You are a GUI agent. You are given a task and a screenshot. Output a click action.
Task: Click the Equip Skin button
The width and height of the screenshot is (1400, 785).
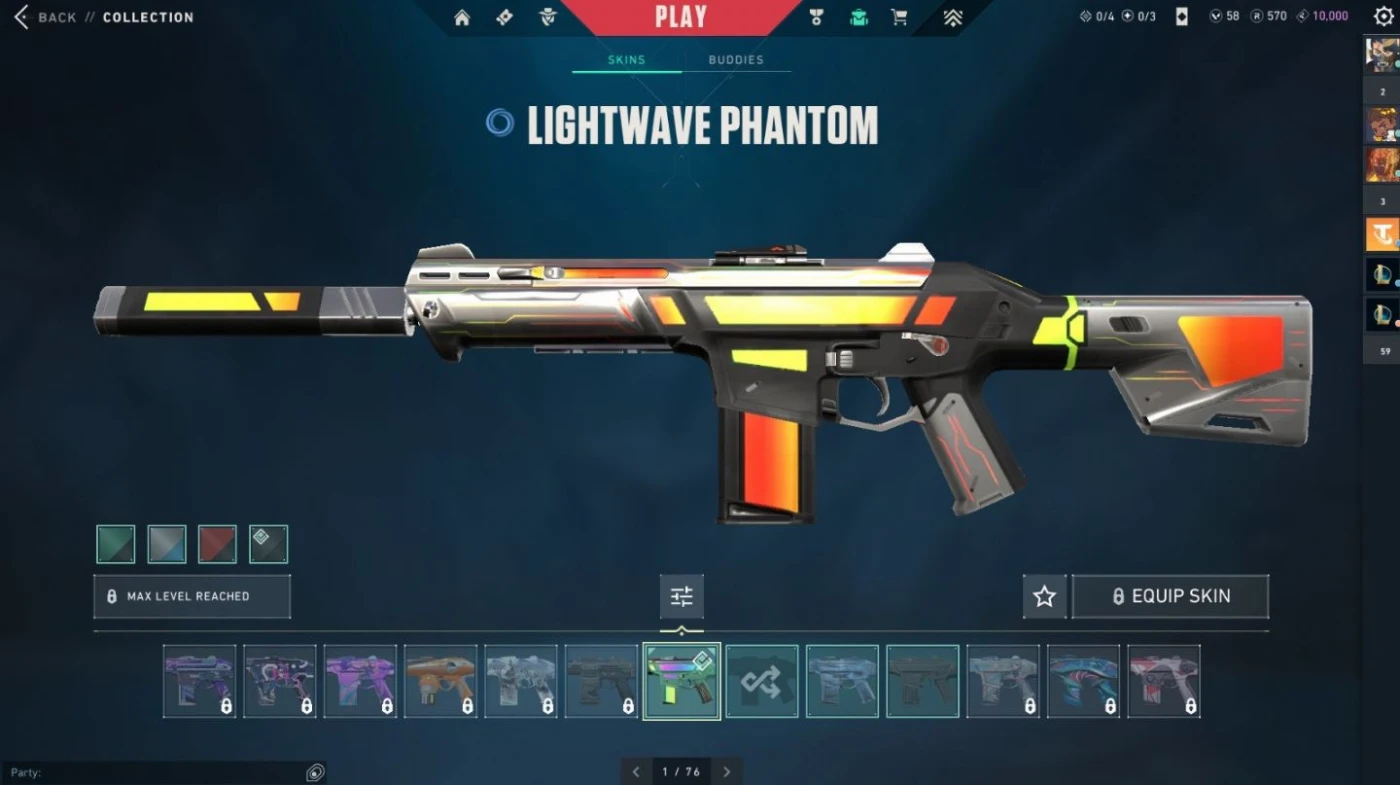(x=1170, y=597)
